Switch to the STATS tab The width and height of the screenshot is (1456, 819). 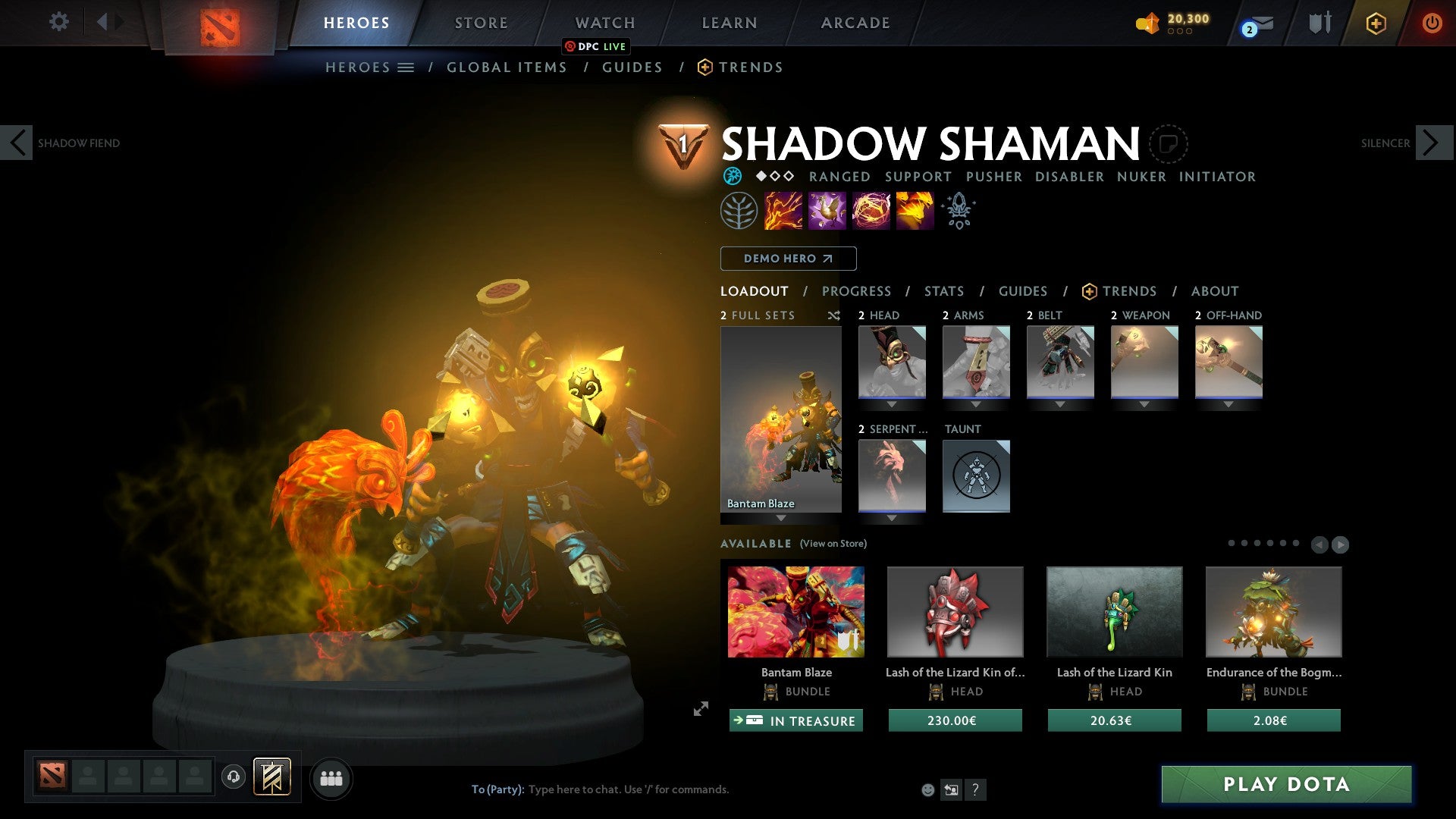coord(943,291)
